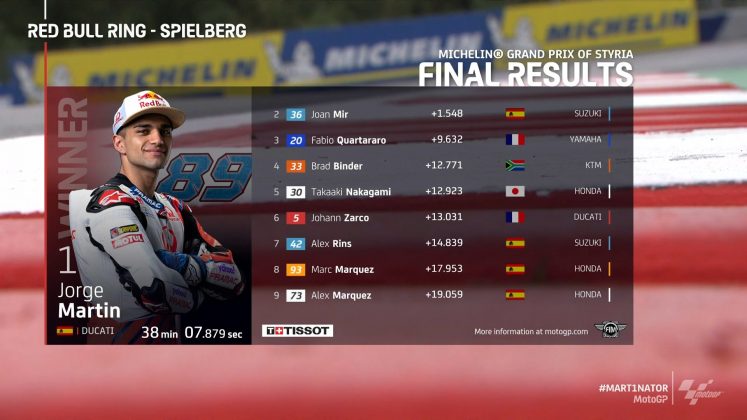747x420 pixels.
Task: Open winner Jorge Martin's rider card
Action: [150, 215]
